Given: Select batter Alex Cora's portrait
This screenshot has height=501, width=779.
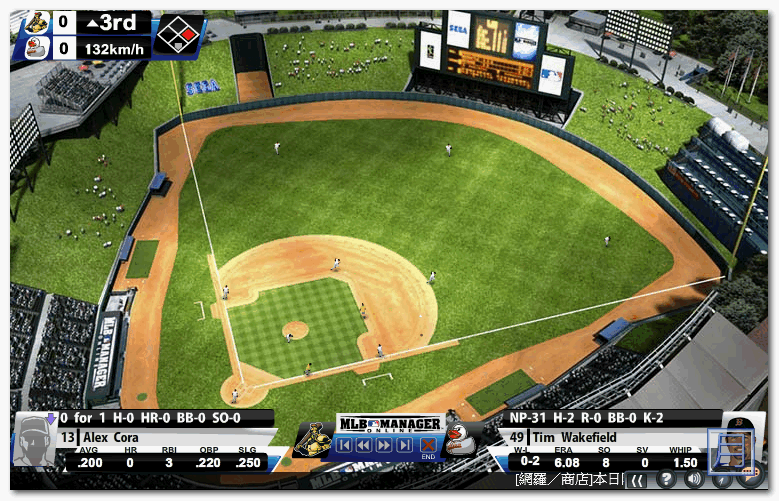Looking at the screenshot, I should point(34,442).
